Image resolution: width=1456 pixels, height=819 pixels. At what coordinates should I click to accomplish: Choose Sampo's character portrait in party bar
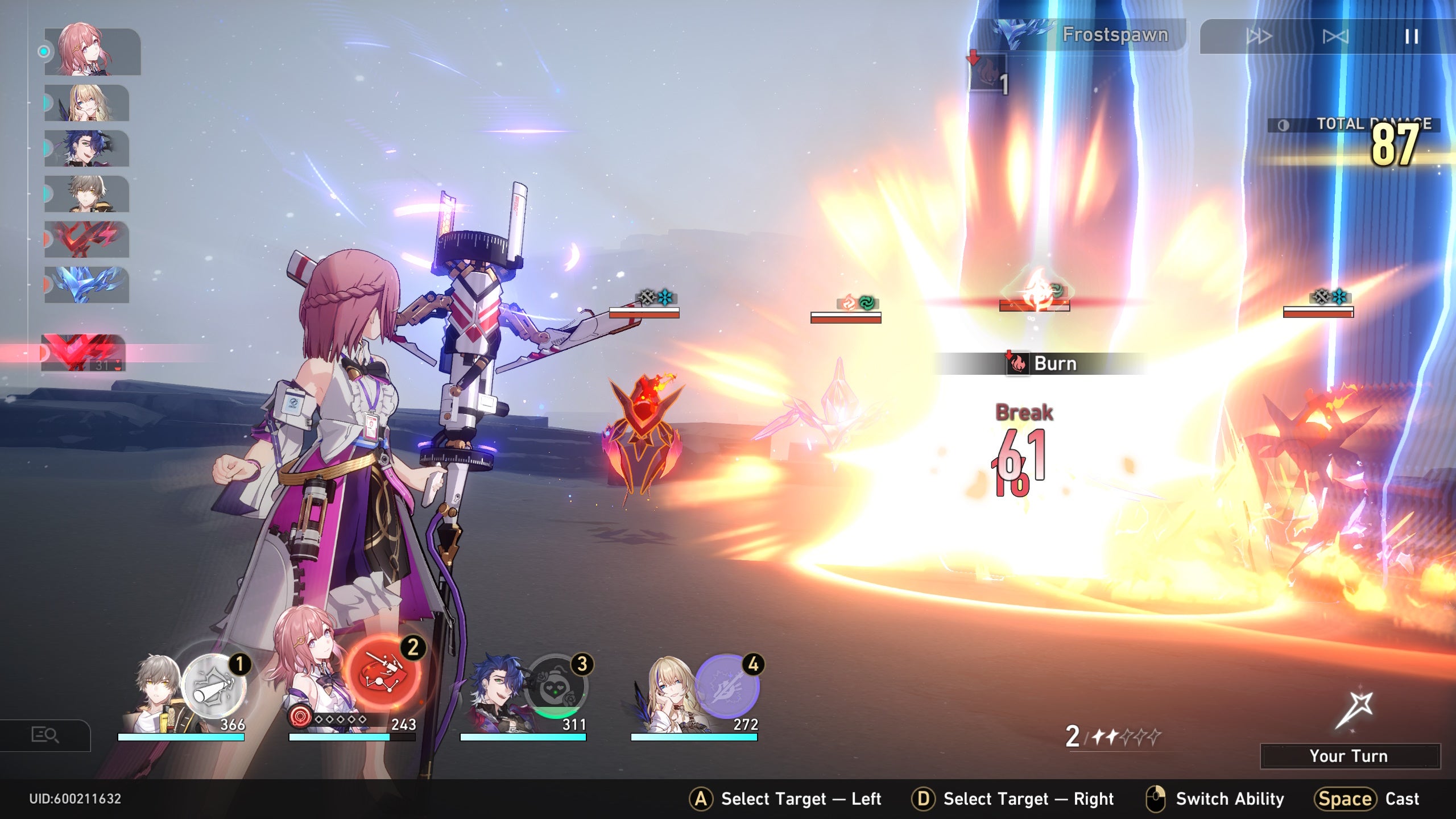click(495, 694)
